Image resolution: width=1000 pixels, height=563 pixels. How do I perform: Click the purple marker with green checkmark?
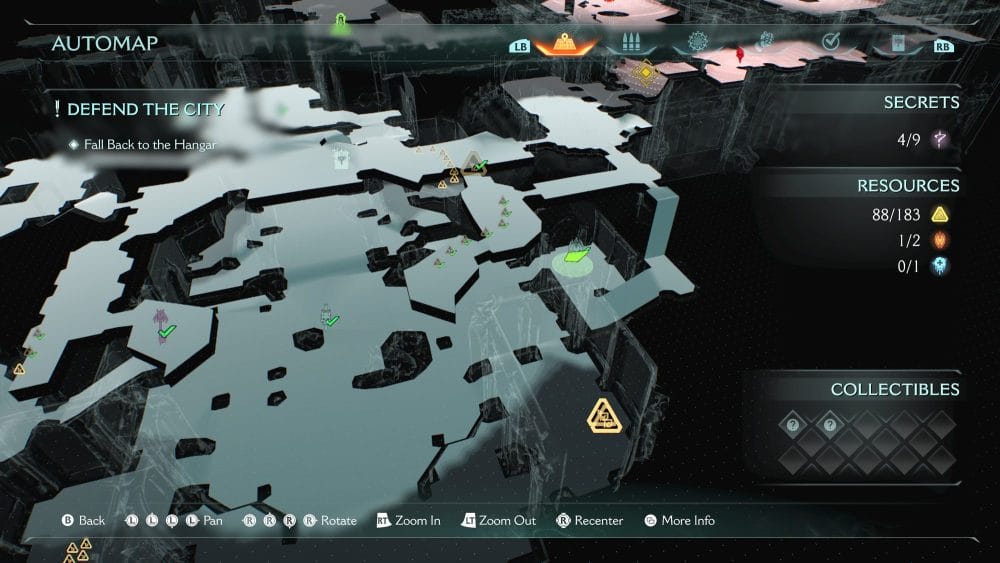point(161,326)
